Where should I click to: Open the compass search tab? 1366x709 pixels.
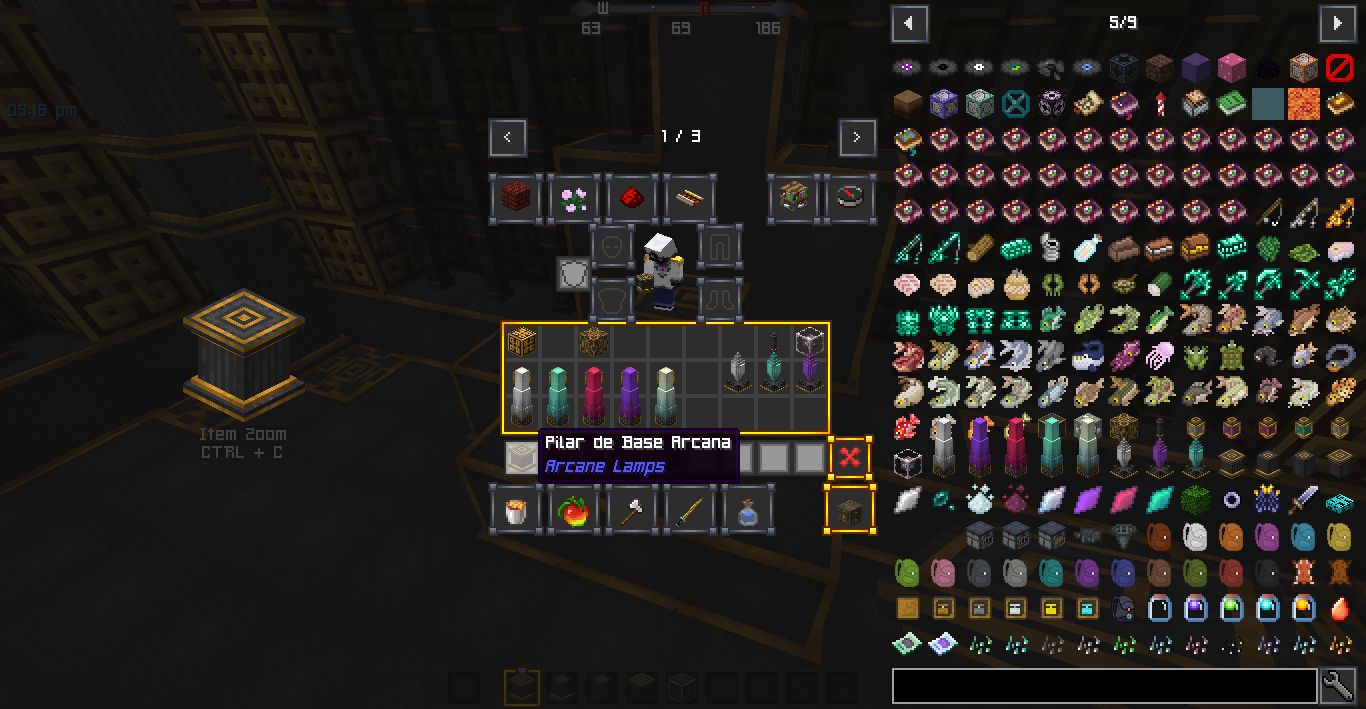coord(851,197)
